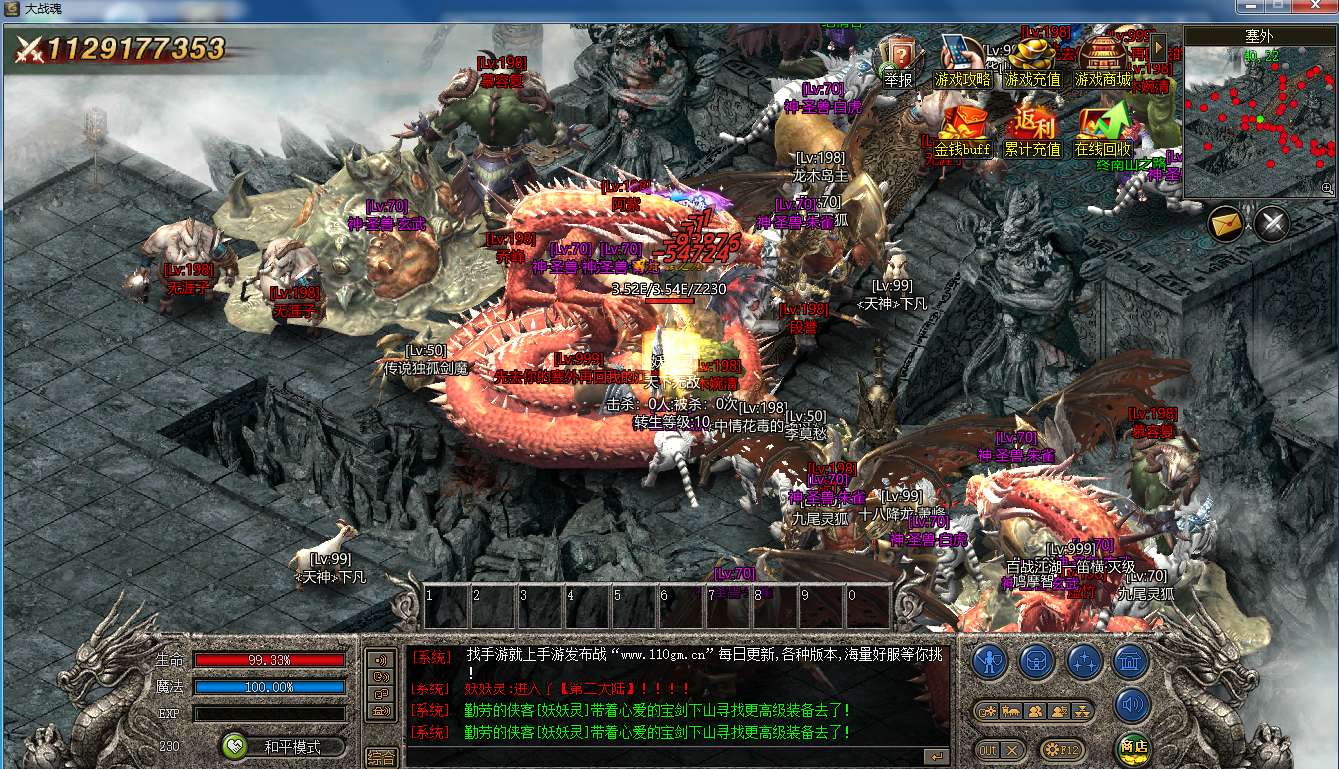Open settings with the gear F12 button
This screenshot has width=1339, height=769.
[1062, 749]
